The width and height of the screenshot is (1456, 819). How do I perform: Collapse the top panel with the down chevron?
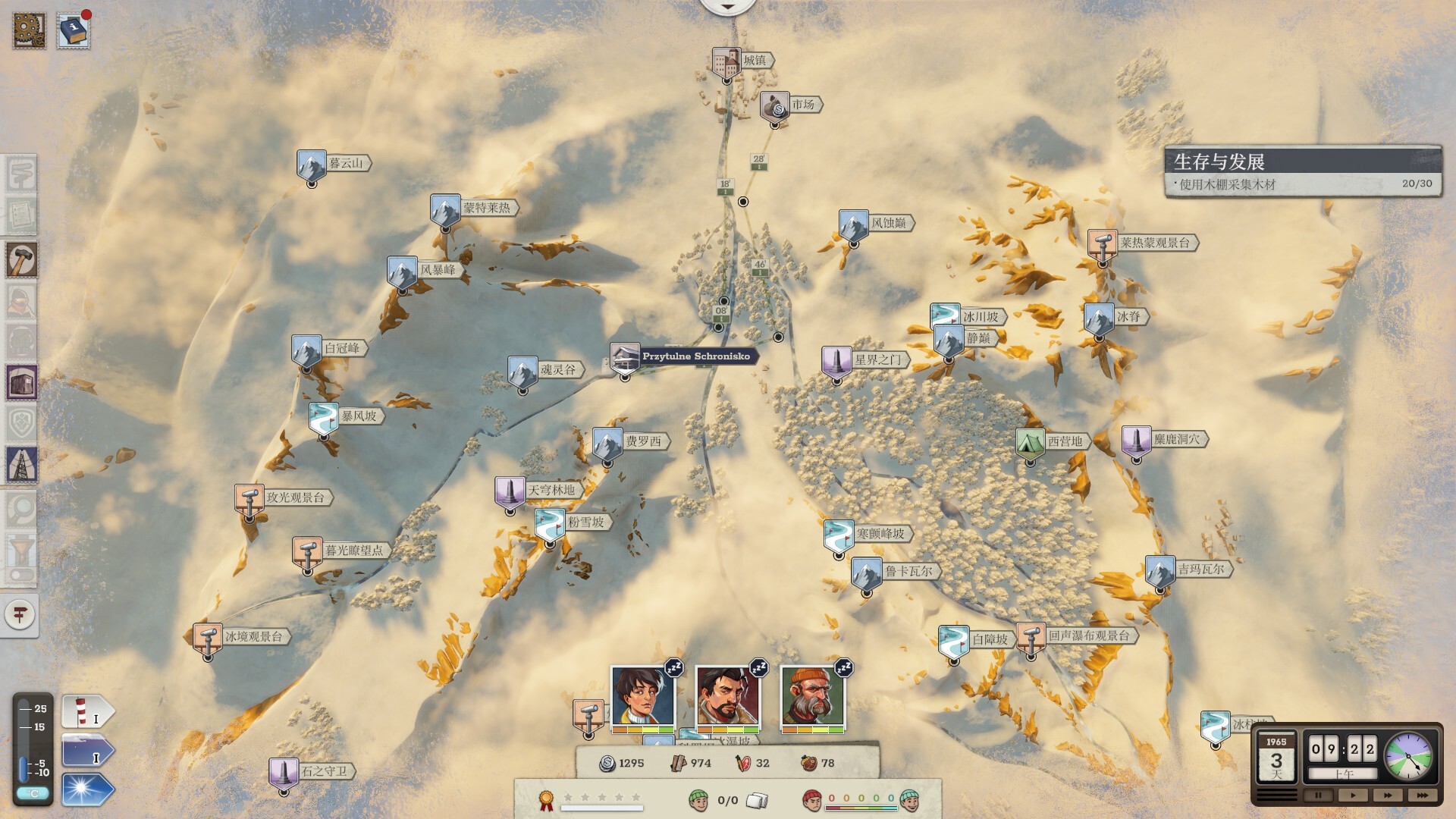(728, 6)
